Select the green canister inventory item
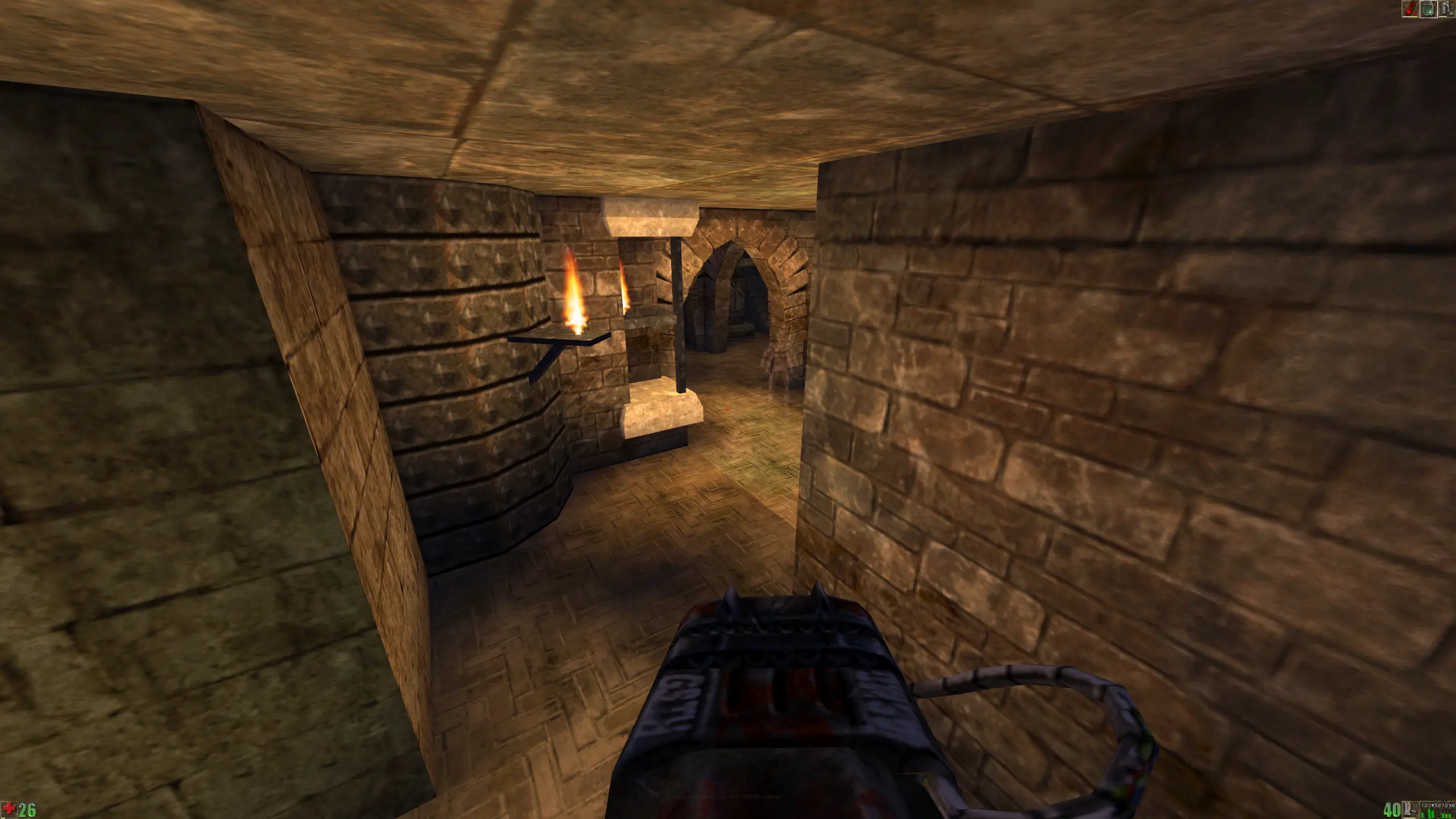 [x=1428, y=9]
